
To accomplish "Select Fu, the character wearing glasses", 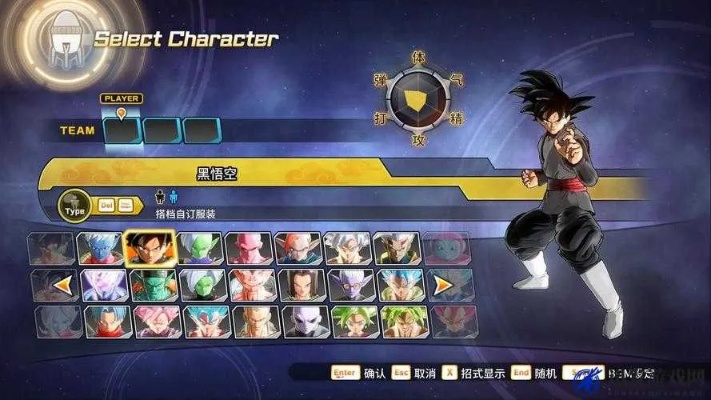I will tap(348, 284).
